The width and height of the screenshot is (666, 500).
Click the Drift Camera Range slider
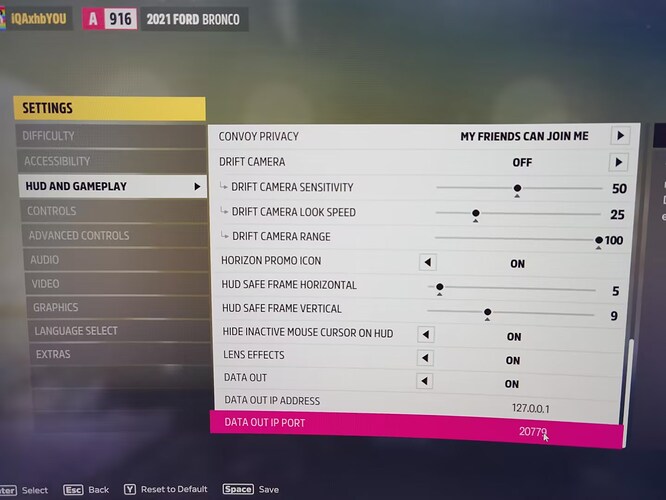click(599, 239)
